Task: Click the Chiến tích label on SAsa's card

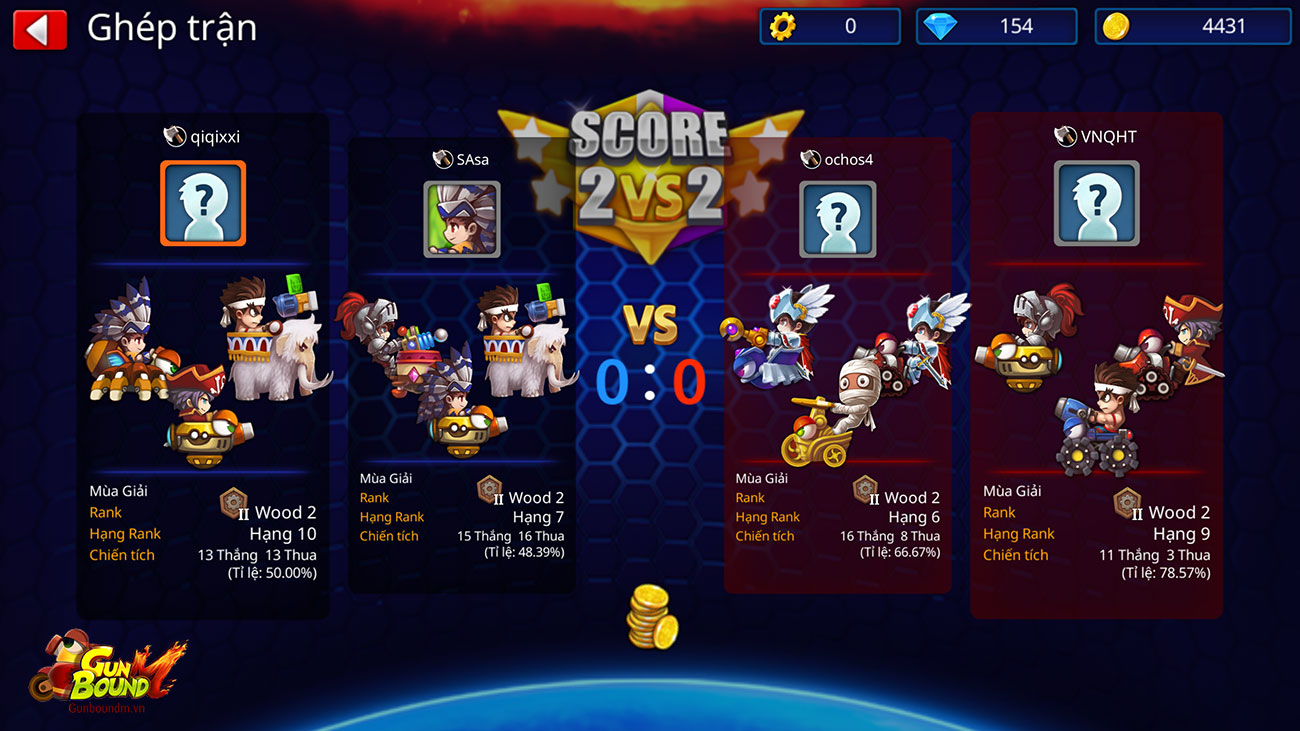Action: (x=389, y=536)
